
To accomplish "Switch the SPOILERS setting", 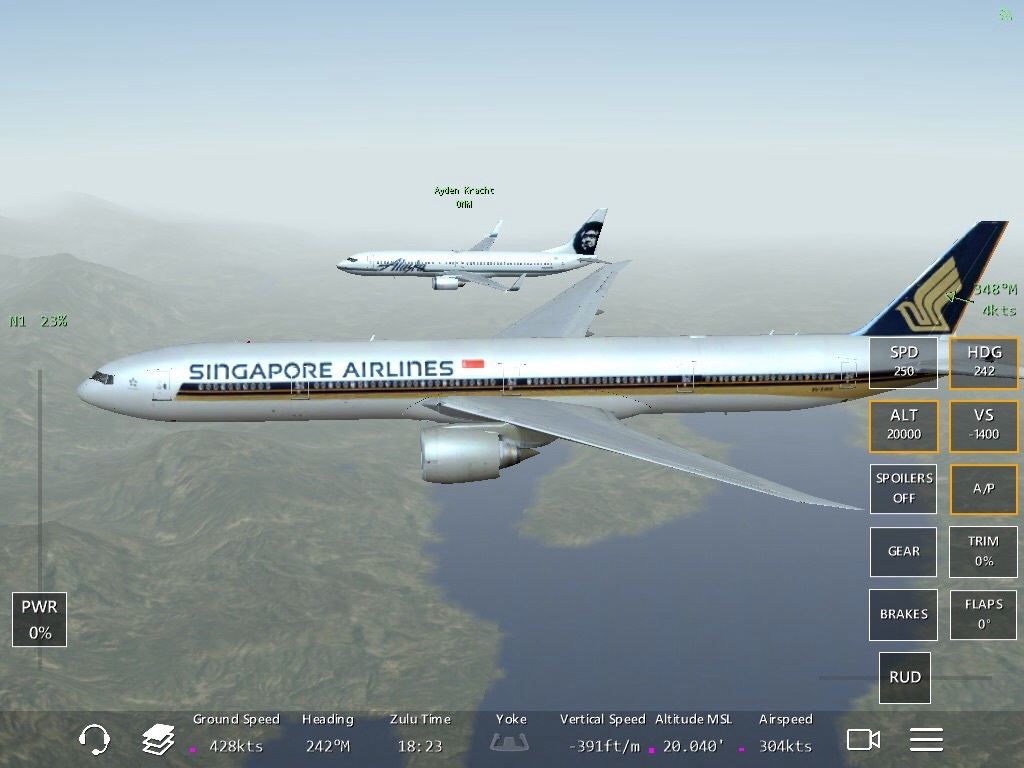I will coord(903,488).
